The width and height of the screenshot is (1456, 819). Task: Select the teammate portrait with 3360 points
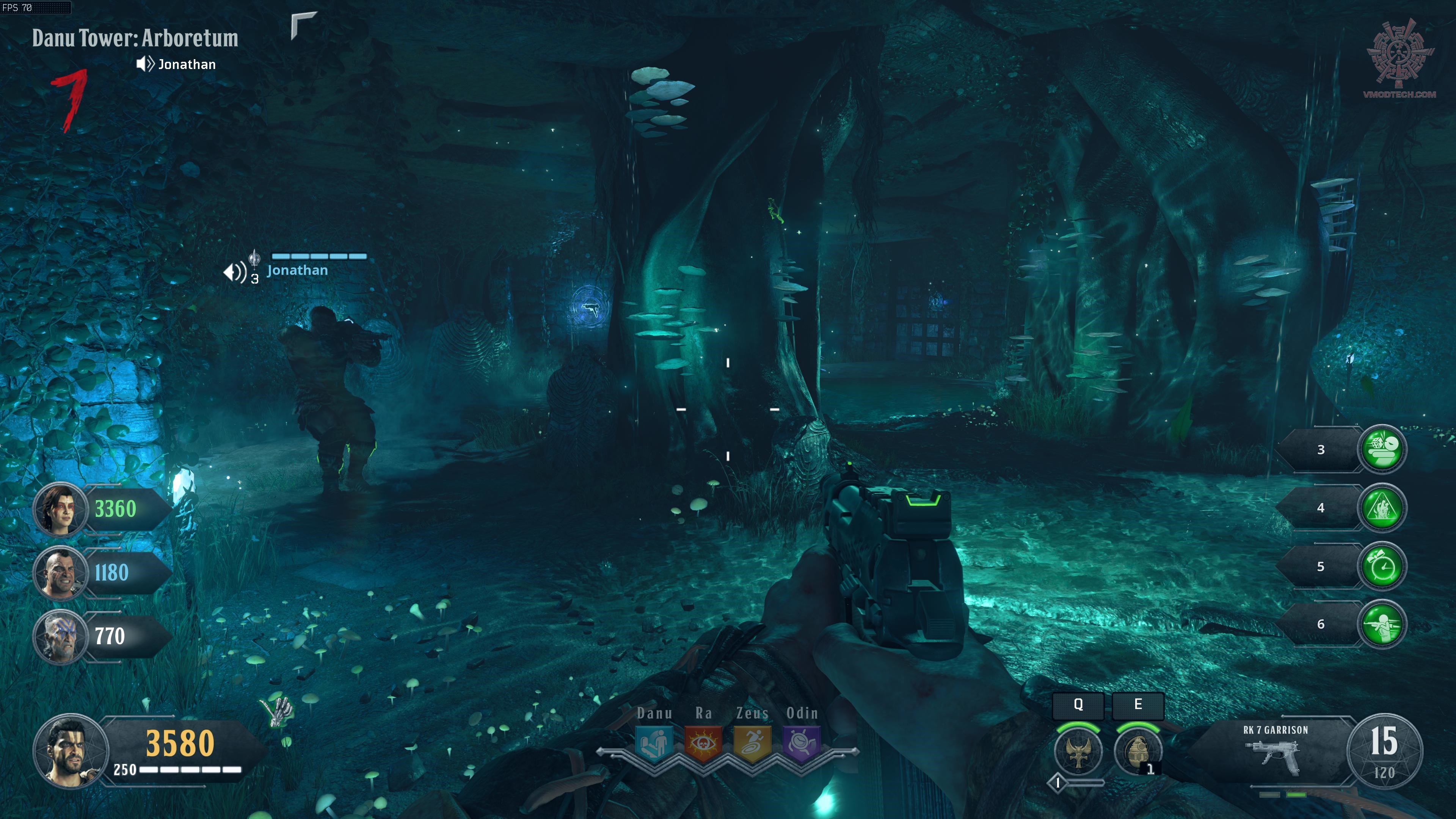tap(60, 509)
